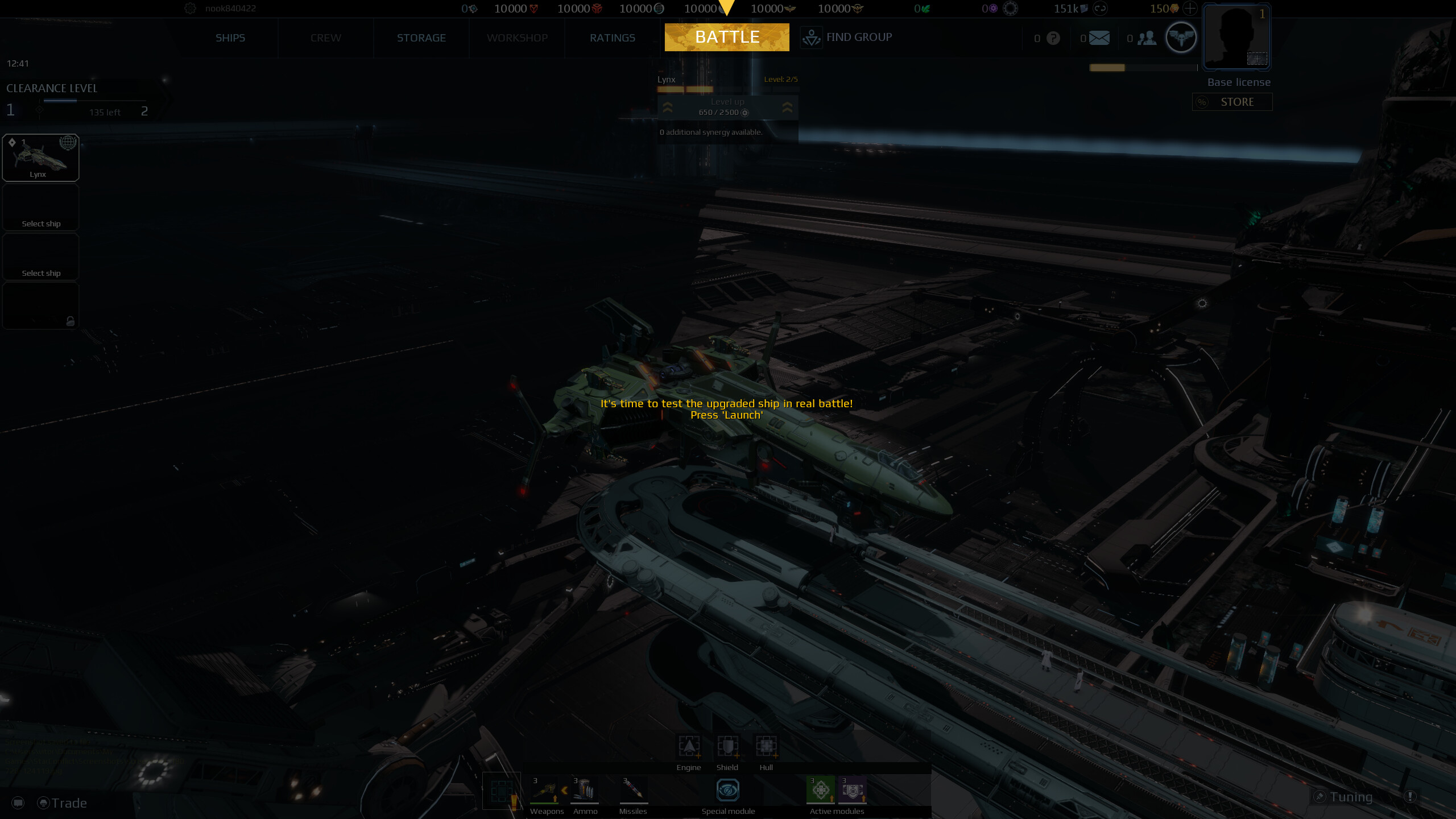The image size is (1456, 819).
Task: Select the Shield module slot
Action: click(727, 746)
